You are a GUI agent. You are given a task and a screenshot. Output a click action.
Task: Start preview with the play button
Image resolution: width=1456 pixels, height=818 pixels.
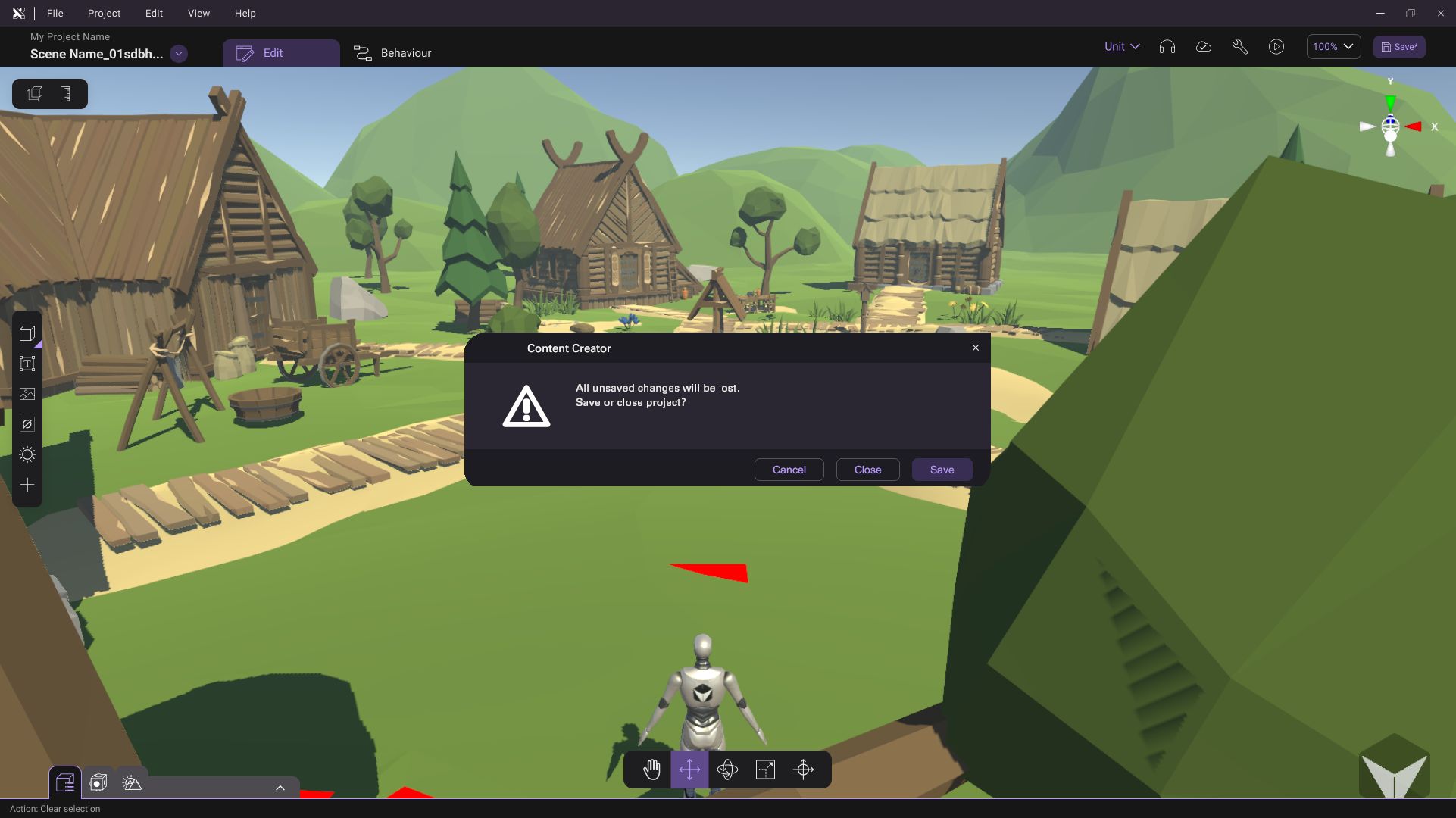(x=1276, y=46)
